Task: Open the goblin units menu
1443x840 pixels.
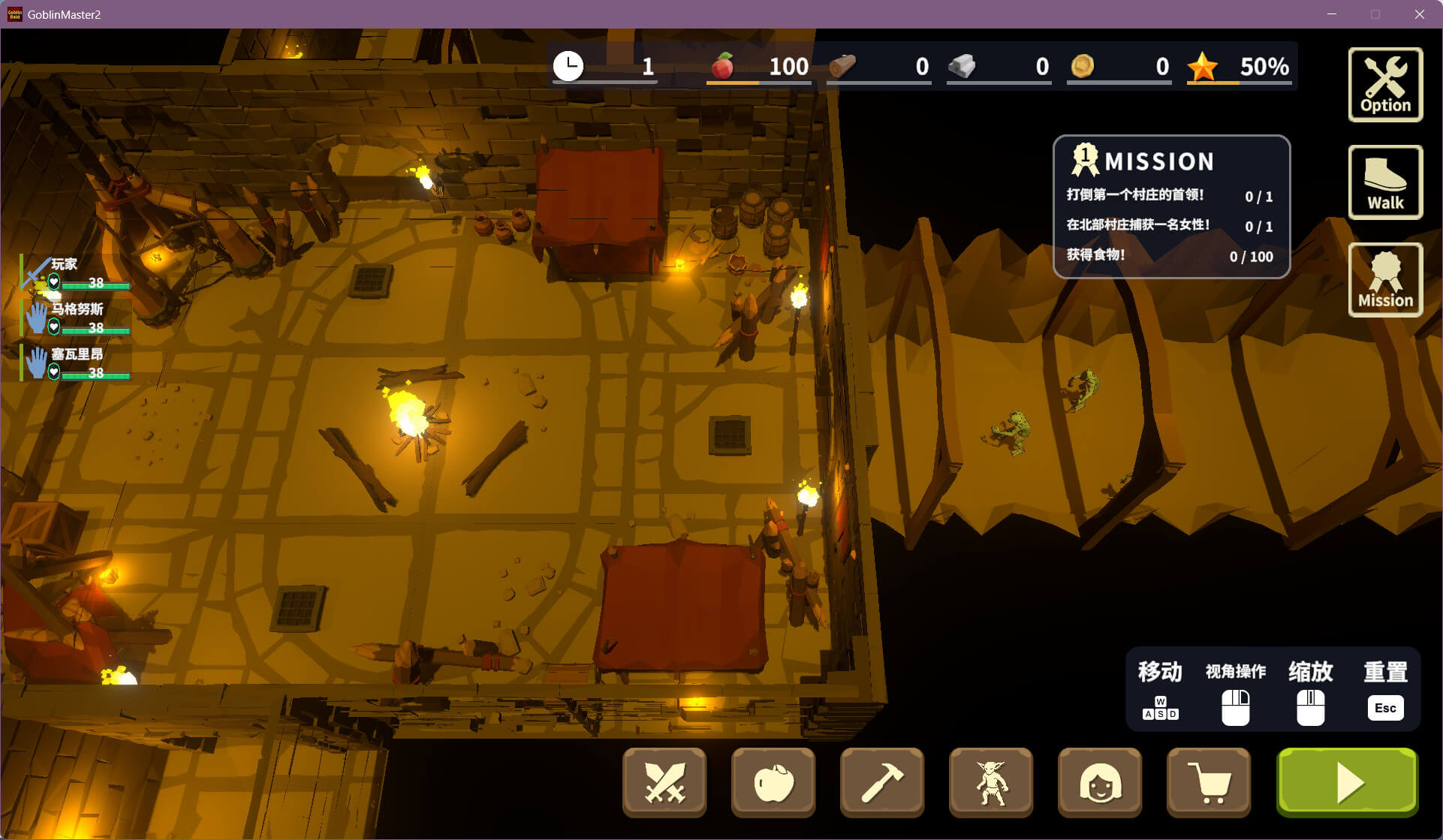Action: [x=991, y=783]
